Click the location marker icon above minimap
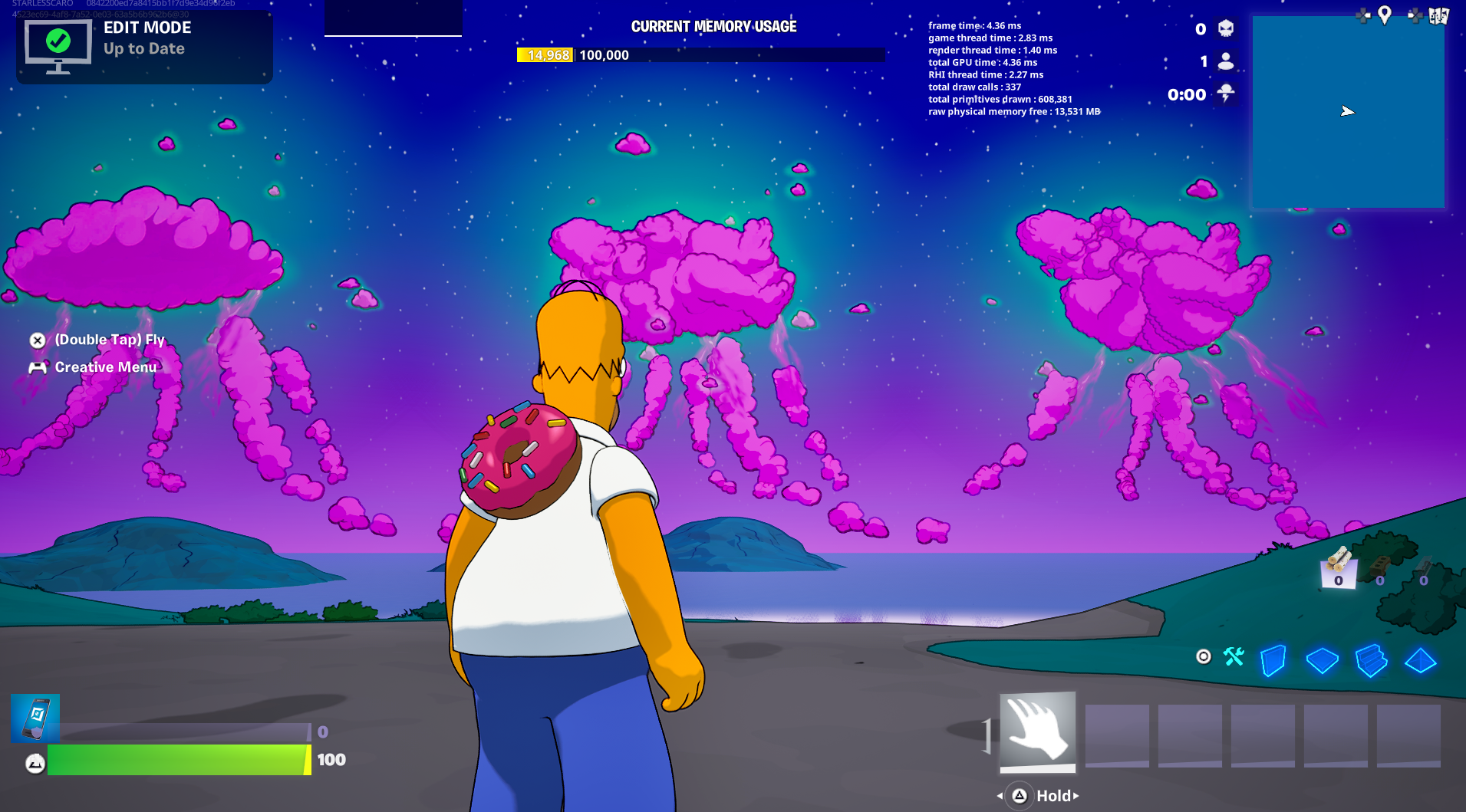This screenshot has height=812, width=1466. [x=1385, y=16]
